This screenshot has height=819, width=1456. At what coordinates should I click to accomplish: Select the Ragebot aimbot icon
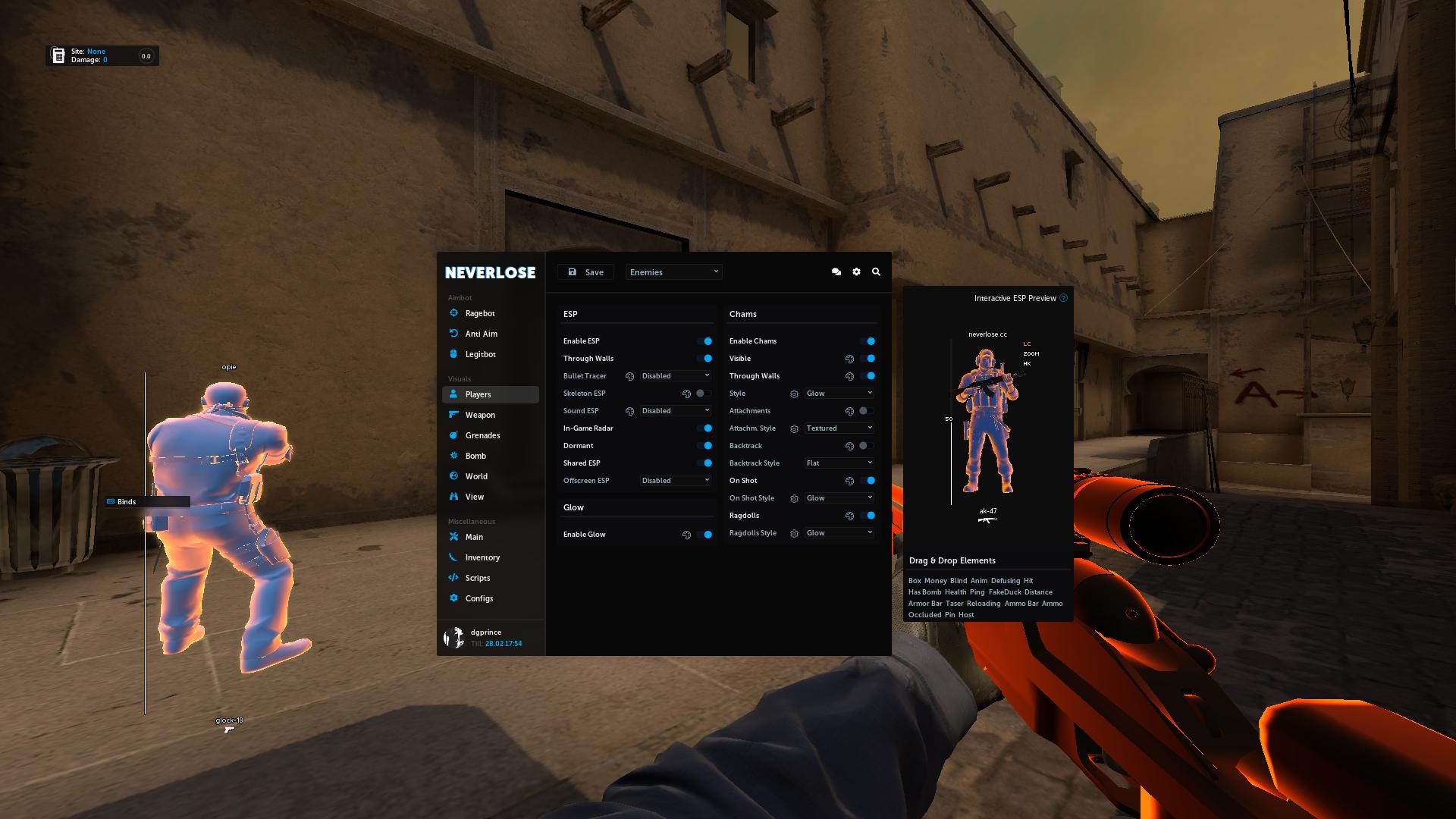[x=453, y=313]
